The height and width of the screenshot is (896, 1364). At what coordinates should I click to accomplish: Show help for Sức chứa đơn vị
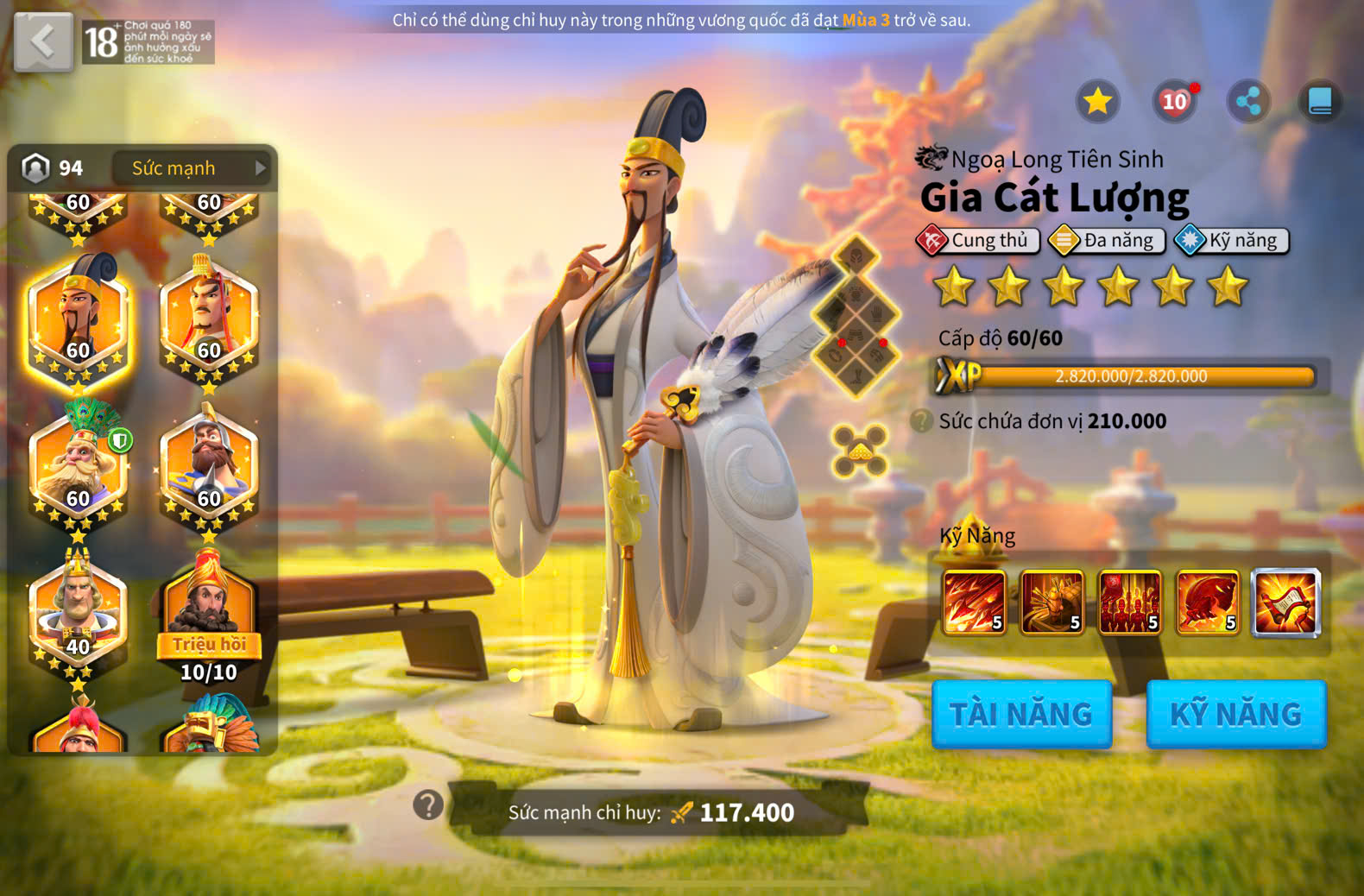tap(922, 421)
